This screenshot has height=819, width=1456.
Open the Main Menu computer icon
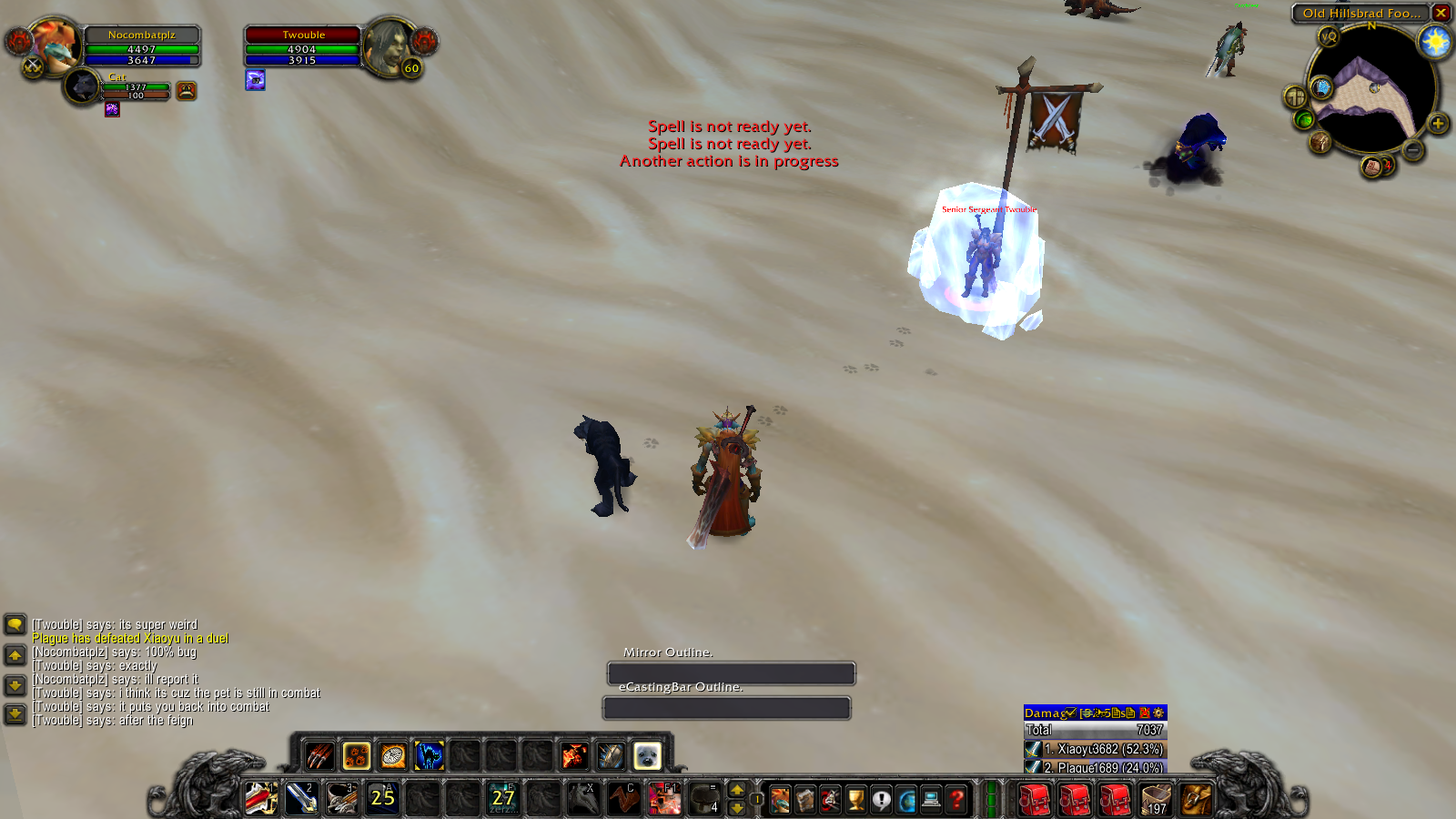tap(931, 800)
